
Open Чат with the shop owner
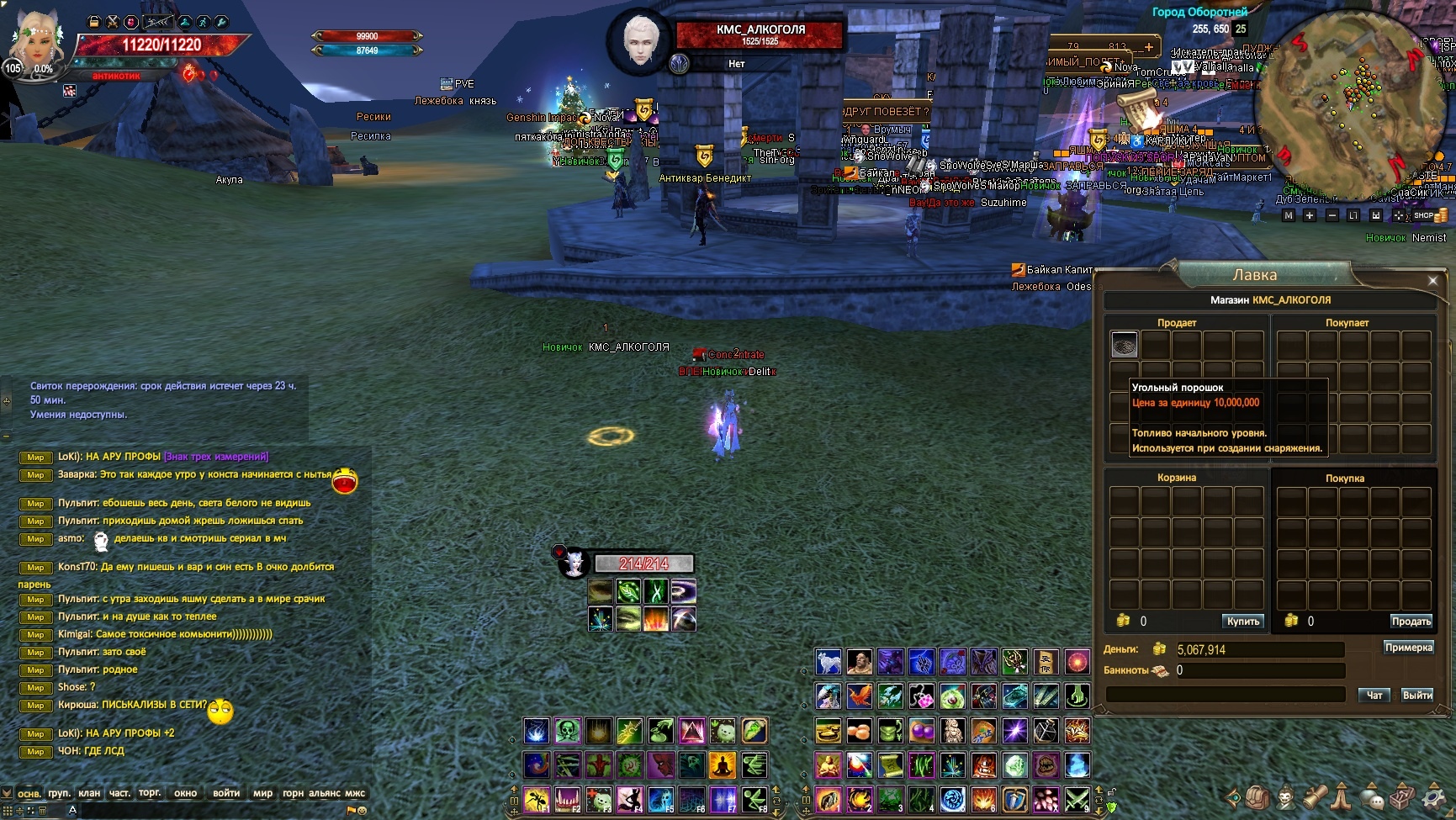(x=1374, y=696)
